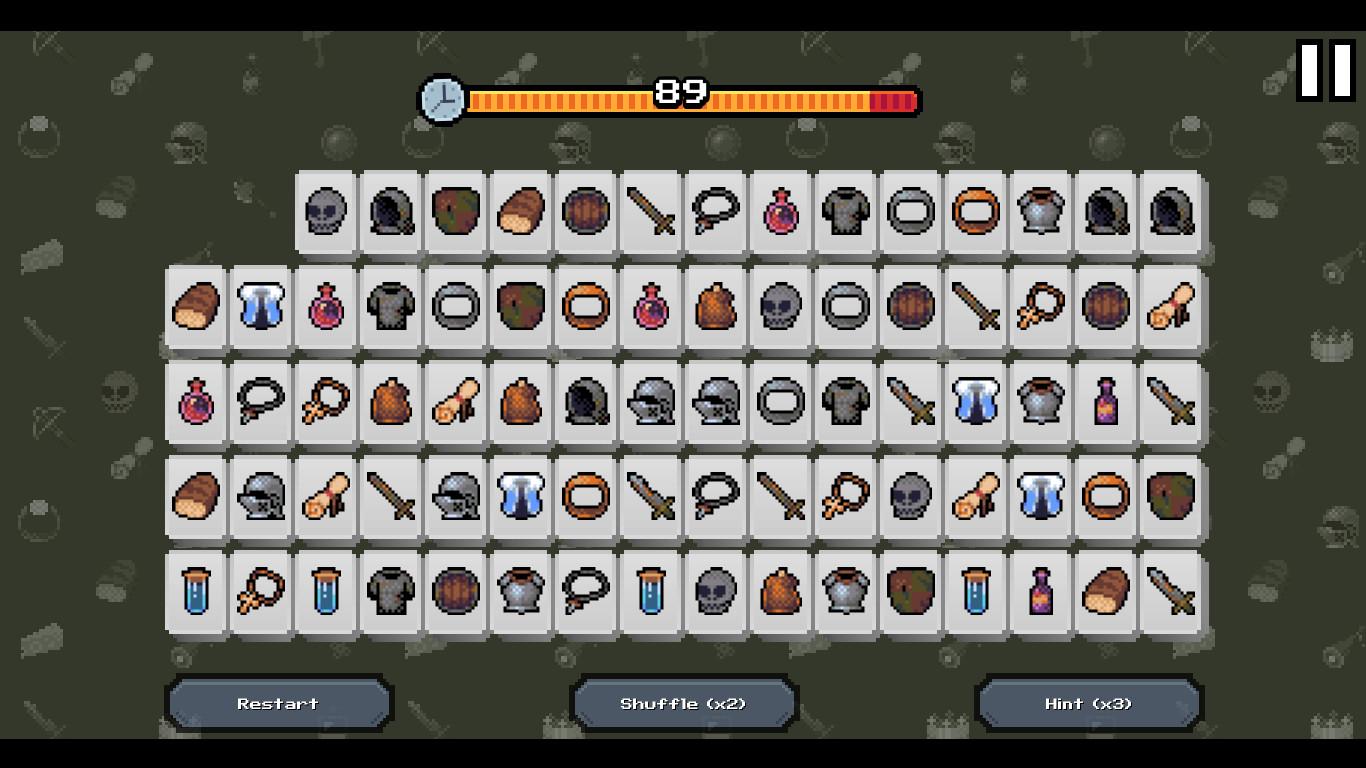Select the skull tile in the top row
The image size is (1366, 768).
(326, 213)
